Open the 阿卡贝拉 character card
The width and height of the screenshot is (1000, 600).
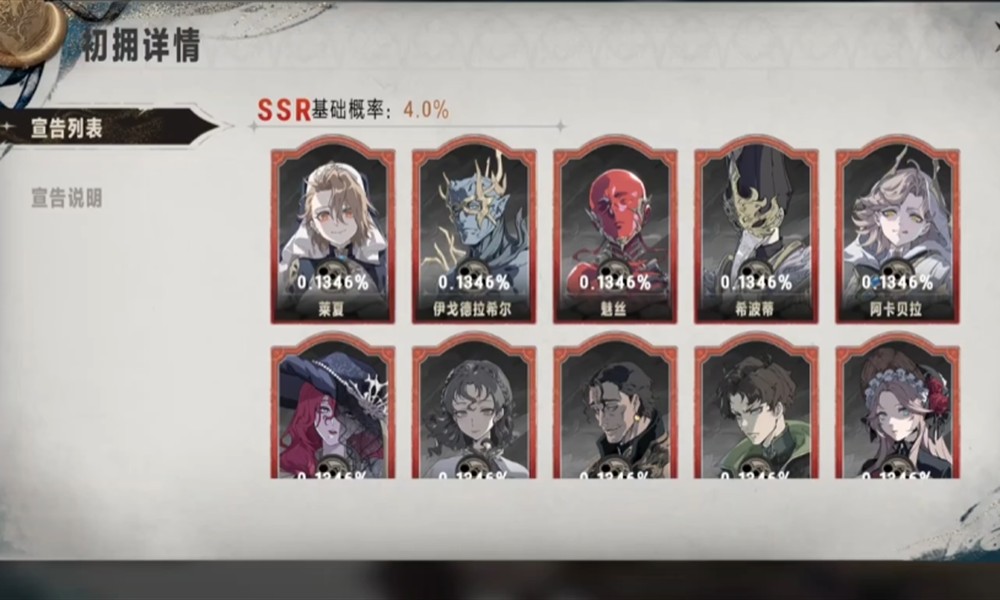897,234
